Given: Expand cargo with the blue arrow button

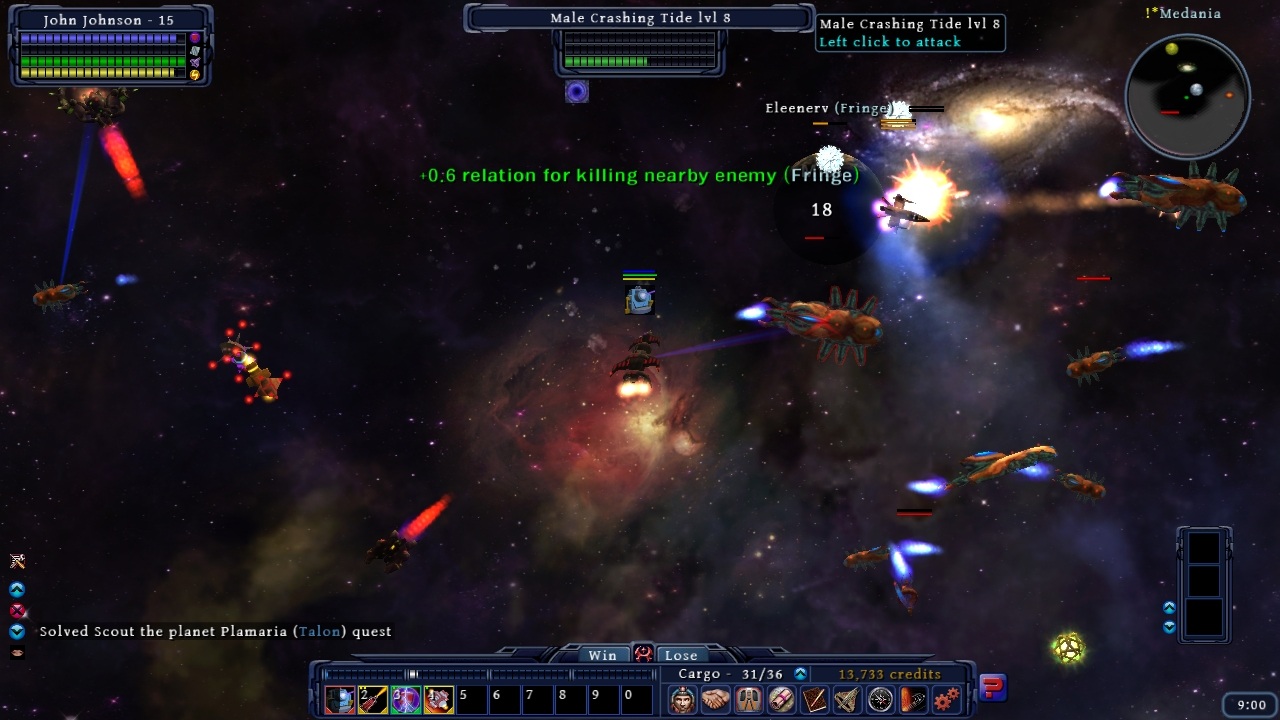Looking at the screenshot, I should (800, 674).
